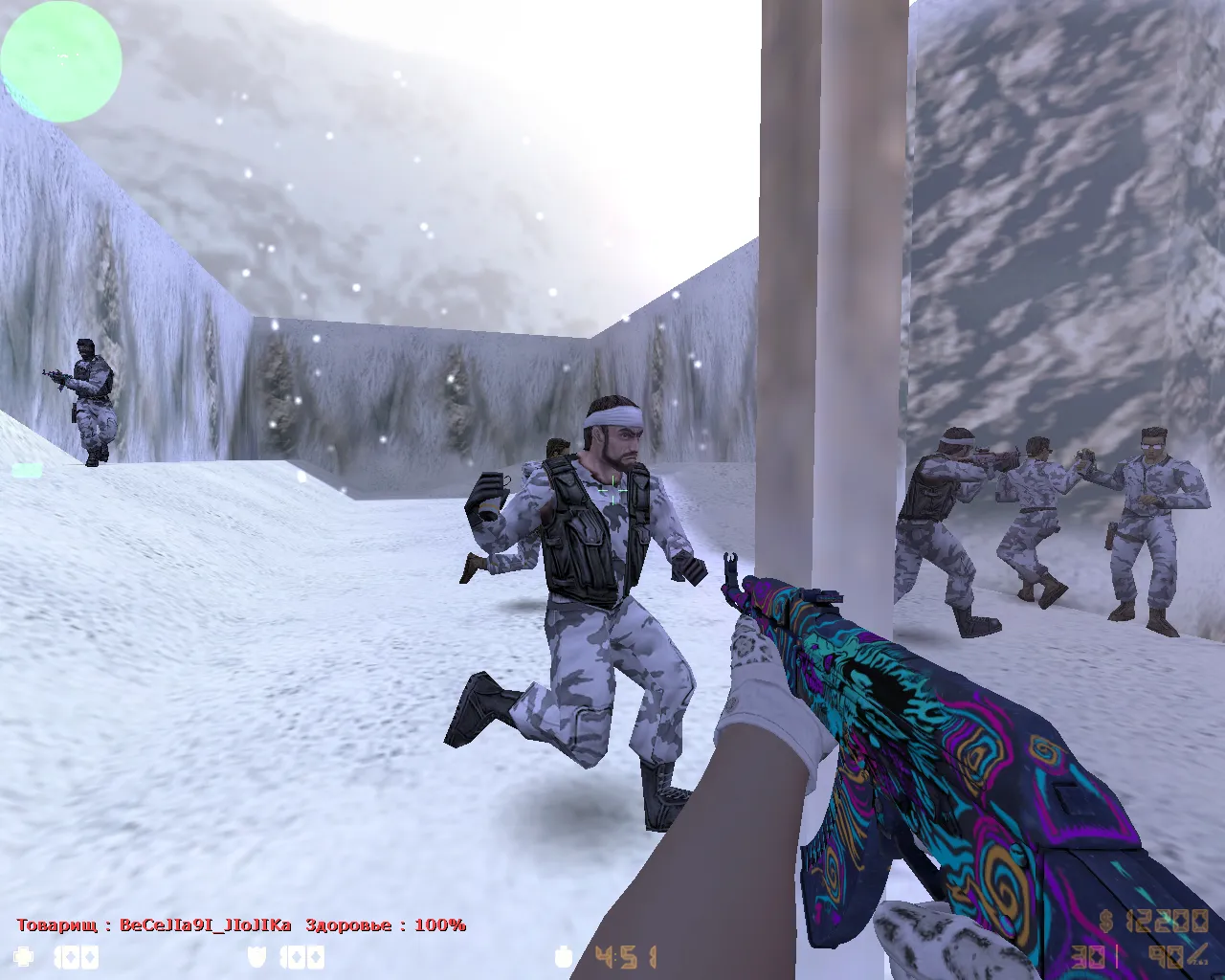Click the green circular radar
The width and height of the screenshot is (1225, 980).
(61, 59)
